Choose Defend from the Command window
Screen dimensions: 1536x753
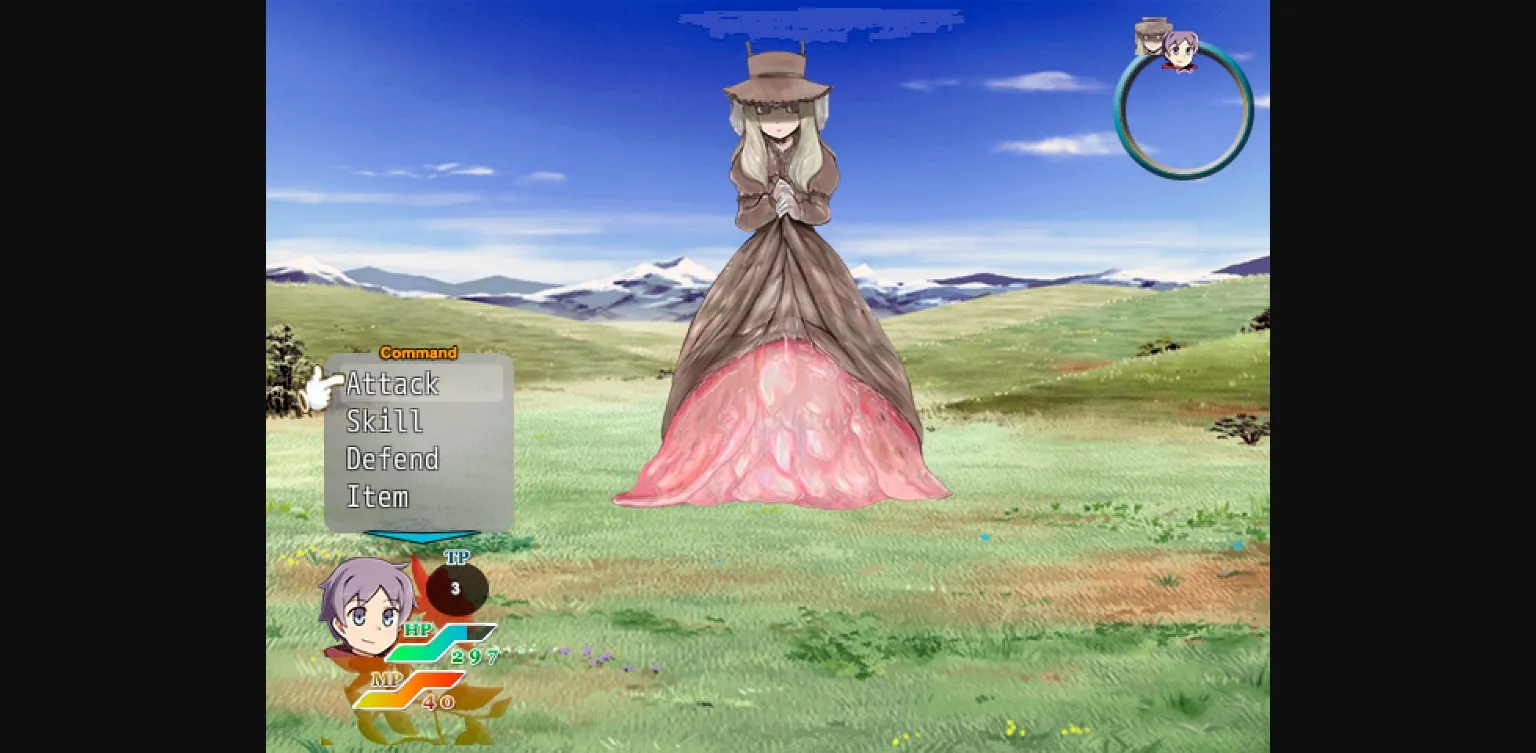(392, 459)
